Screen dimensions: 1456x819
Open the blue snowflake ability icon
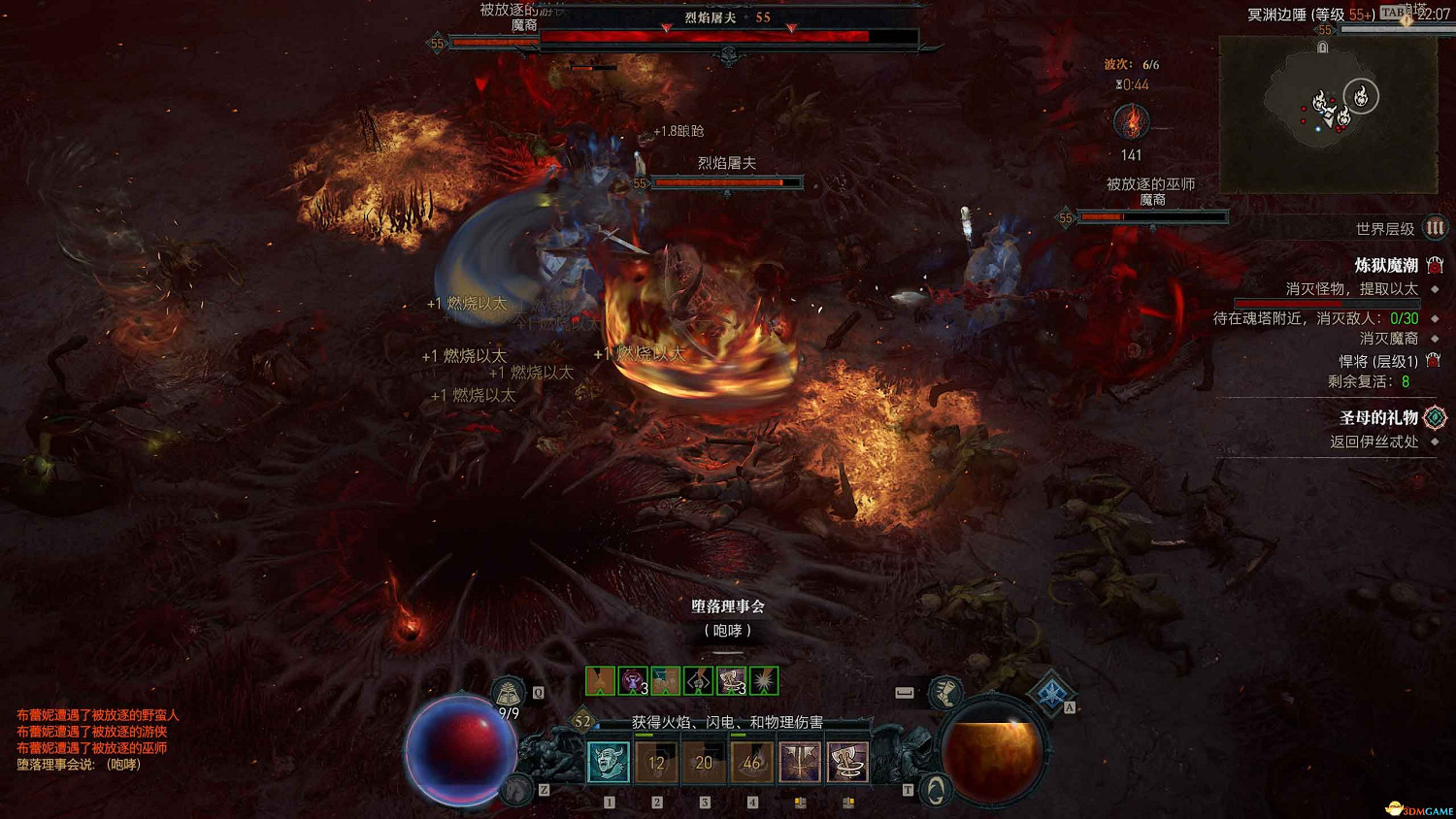tap(1051, 693)
